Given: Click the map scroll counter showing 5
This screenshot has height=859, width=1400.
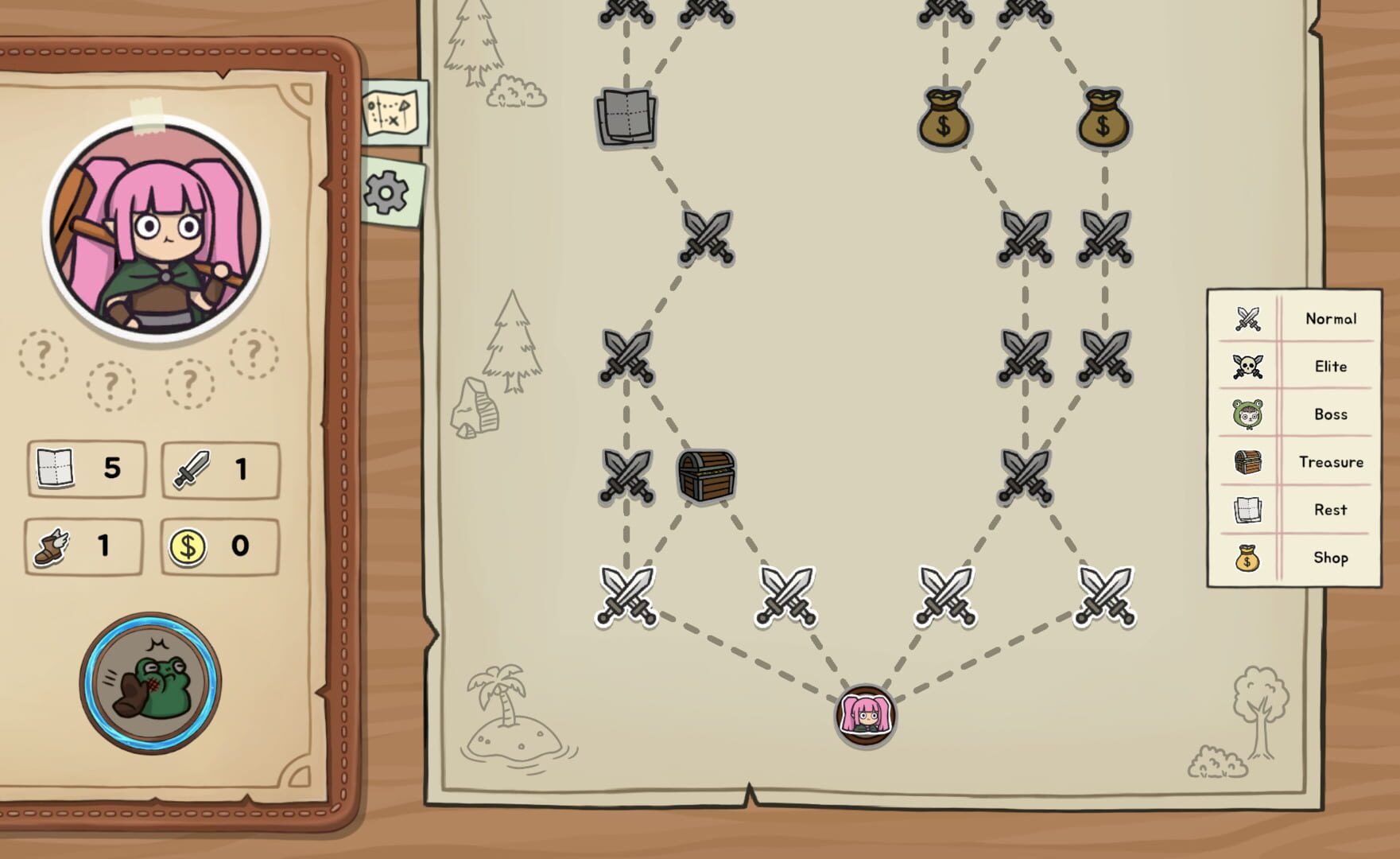Looking at the screenshot, I should tap(85, 468).
